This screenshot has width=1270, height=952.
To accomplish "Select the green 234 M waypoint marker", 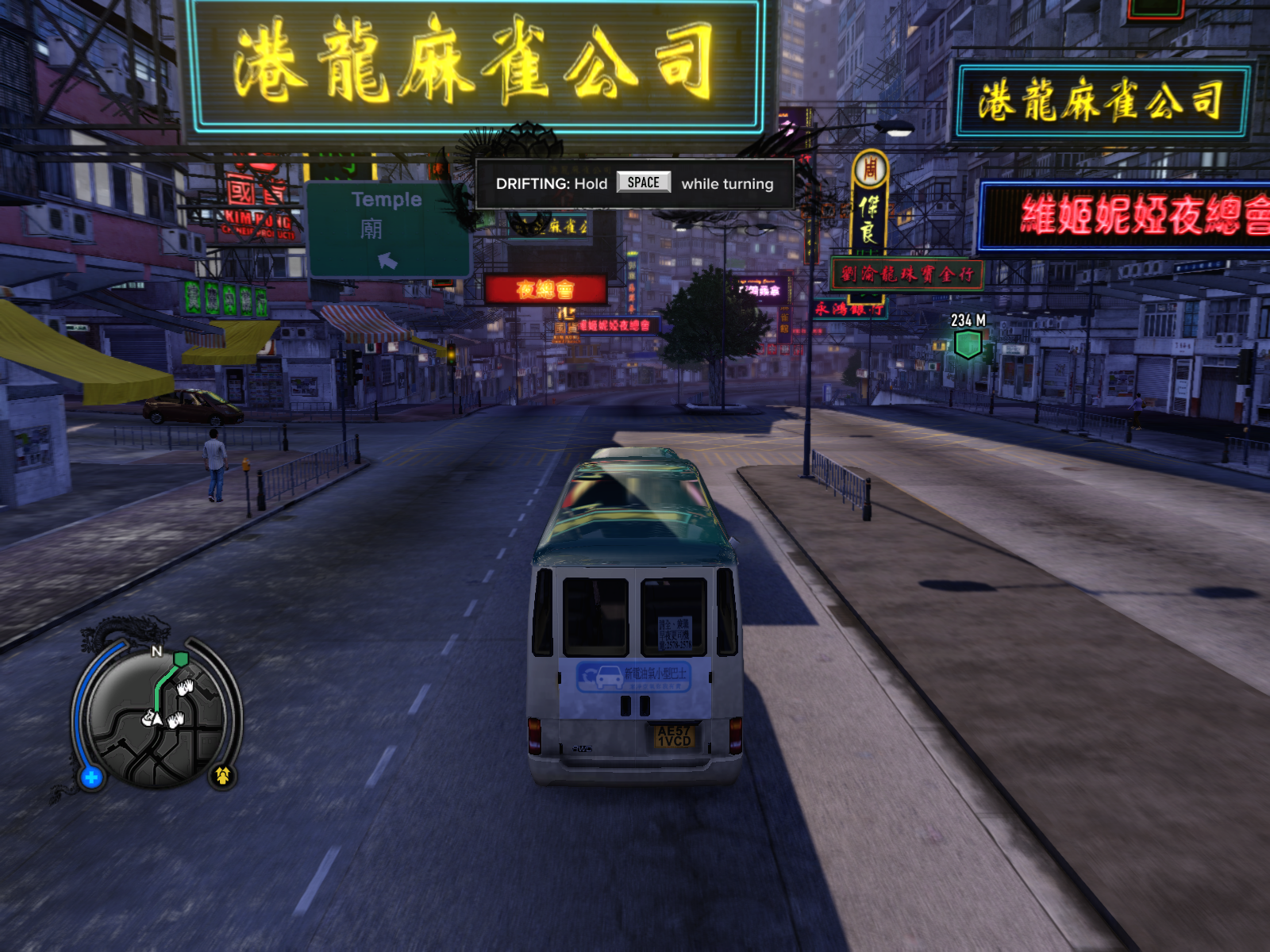I will 968,344.
